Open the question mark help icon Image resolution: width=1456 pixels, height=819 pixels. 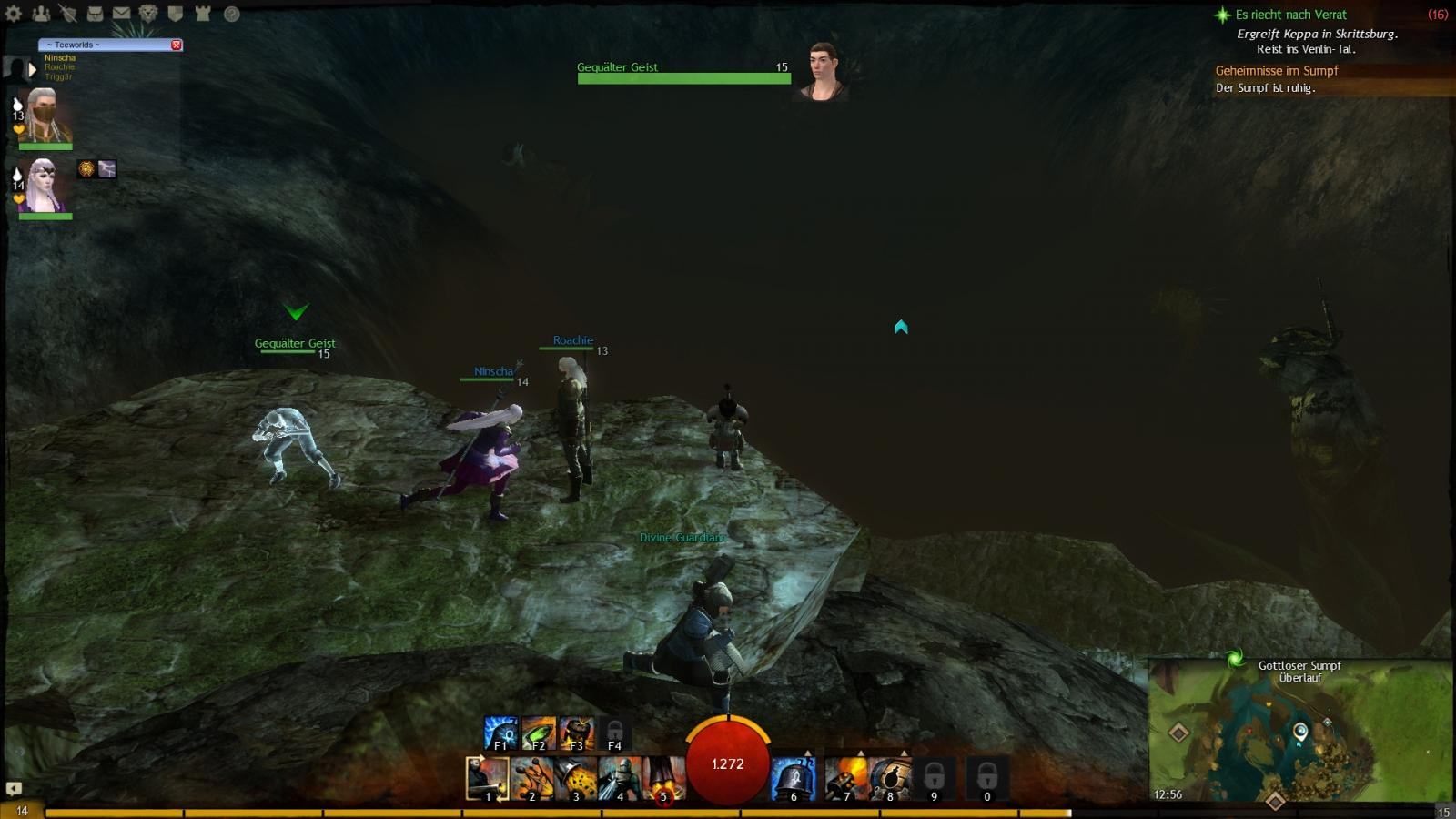(232, 14)
